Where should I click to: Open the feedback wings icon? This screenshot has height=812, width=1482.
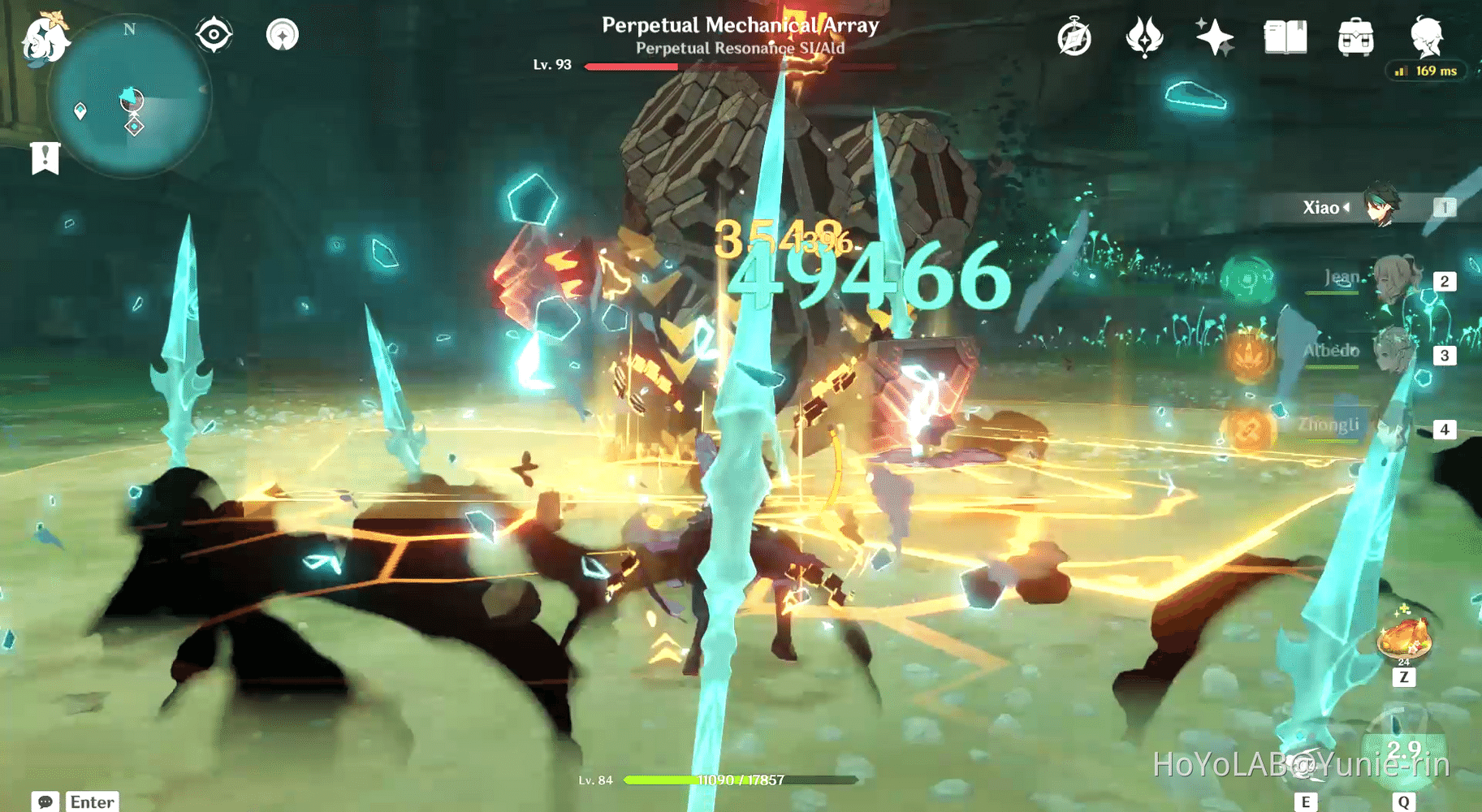click(1143, 37)
